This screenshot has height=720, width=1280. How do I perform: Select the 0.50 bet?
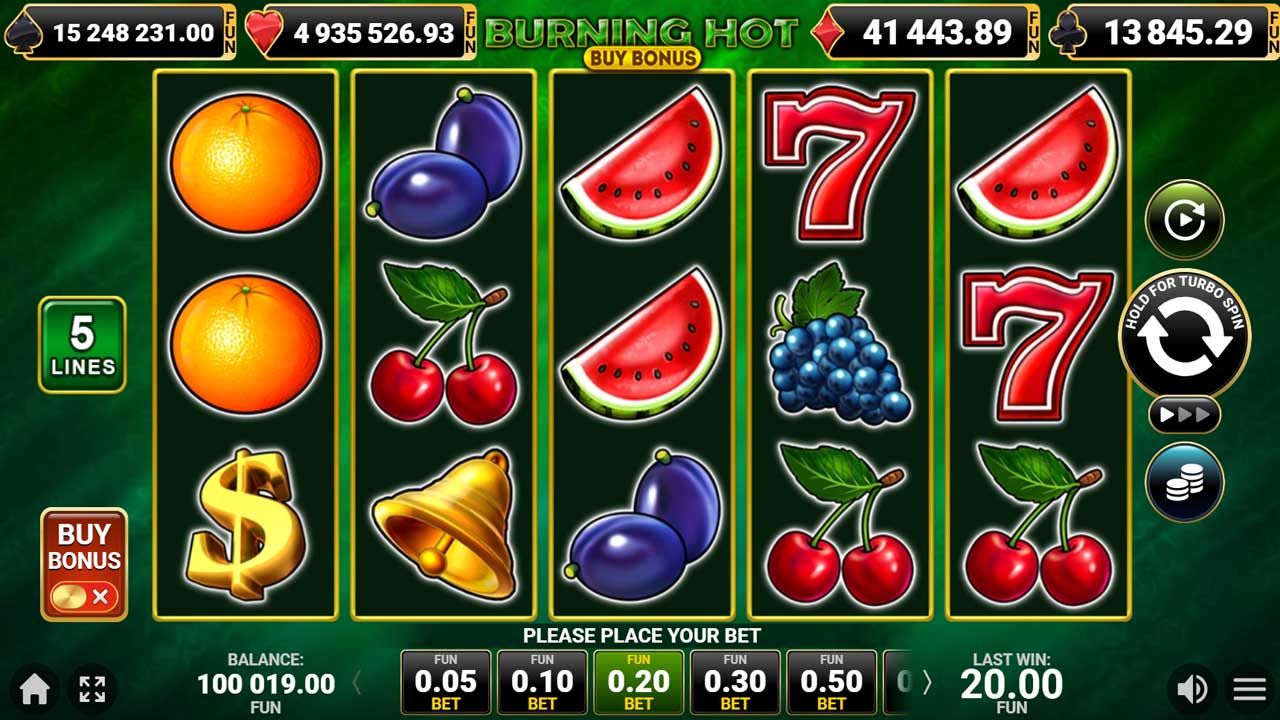831,683
